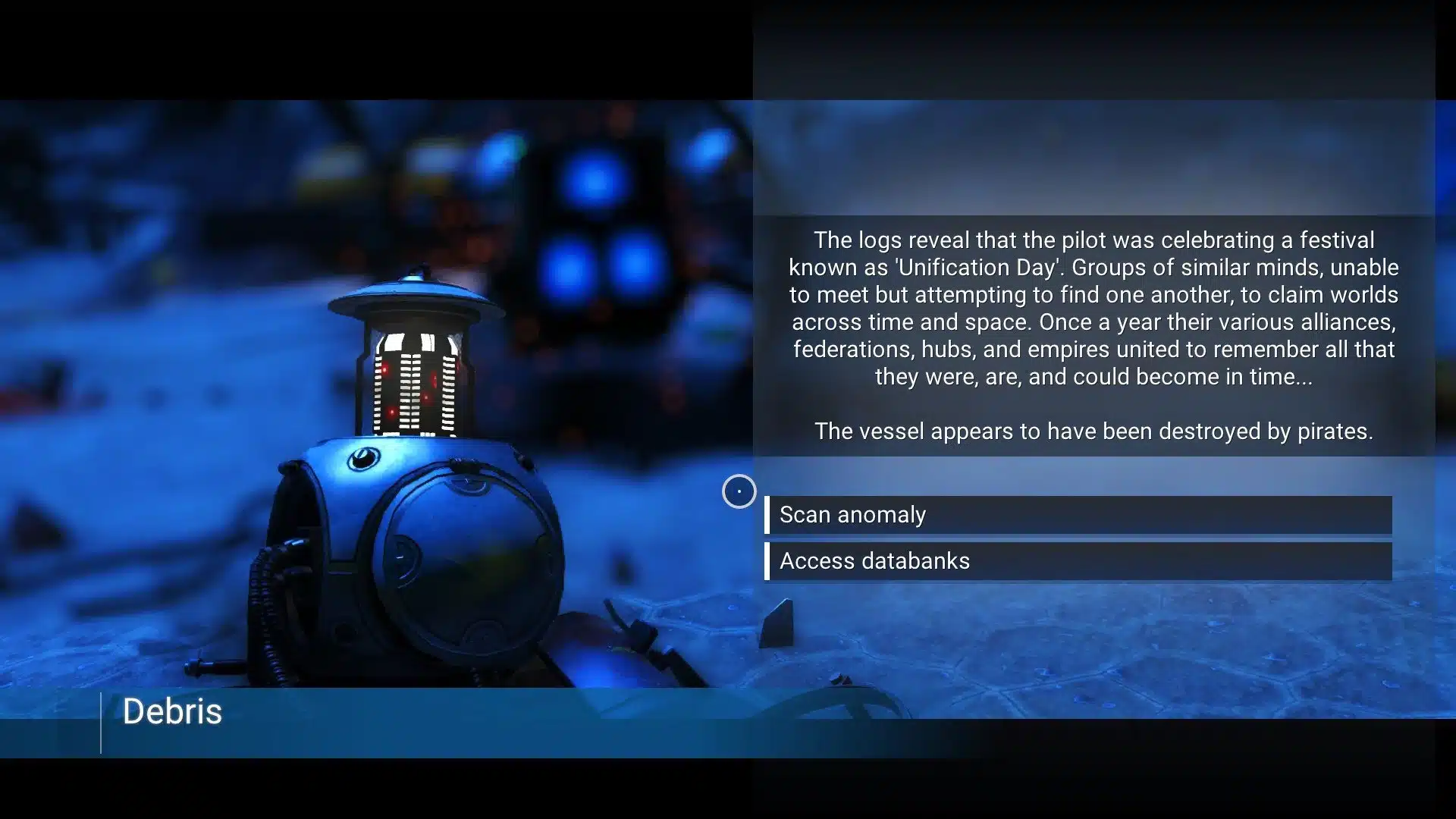This screenshot has width=1456, height=819.
Task: Select the Debris label text
Action: pos(173,711)
